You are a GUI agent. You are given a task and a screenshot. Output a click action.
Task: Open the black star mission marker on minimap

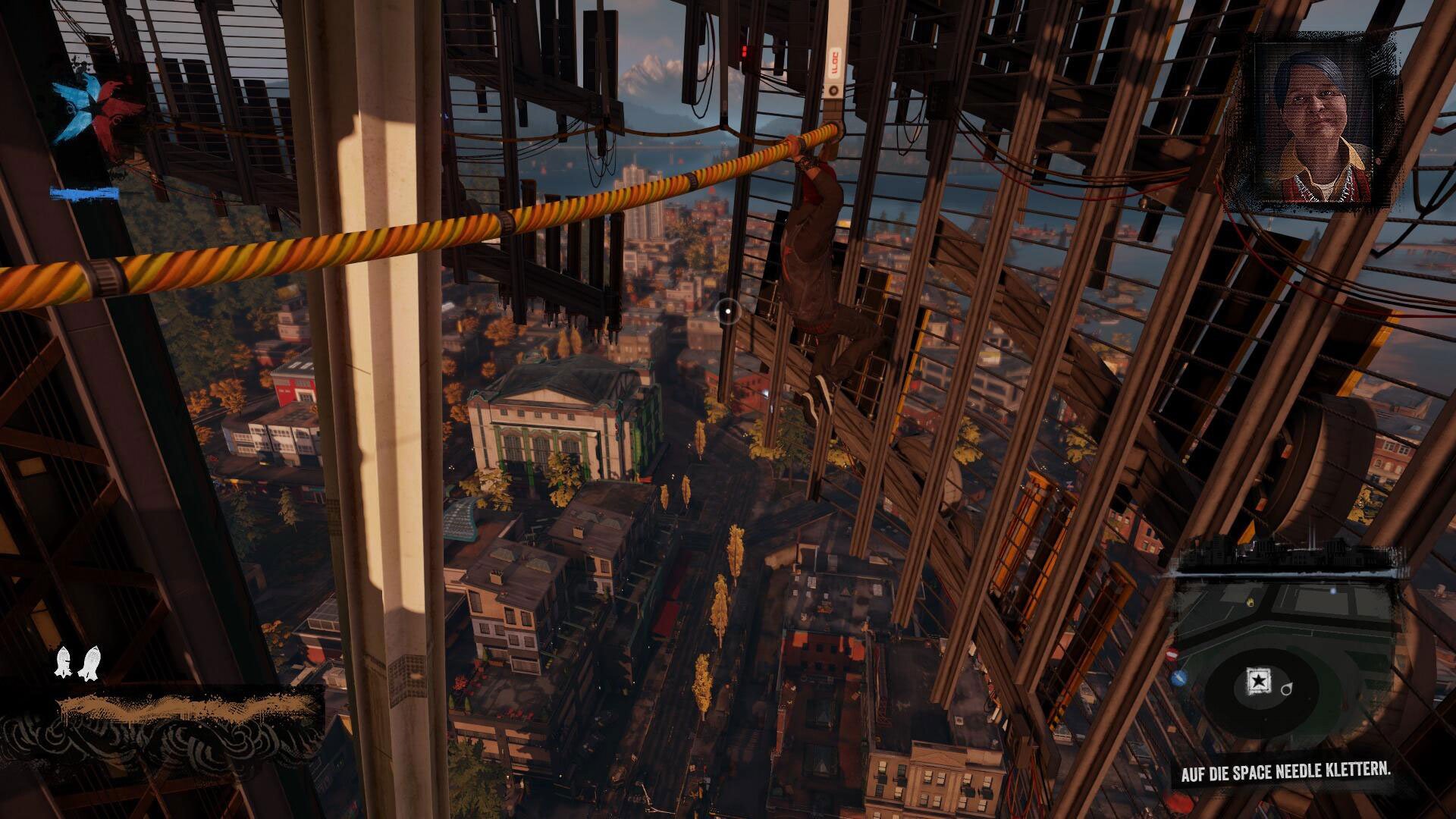1257,679
